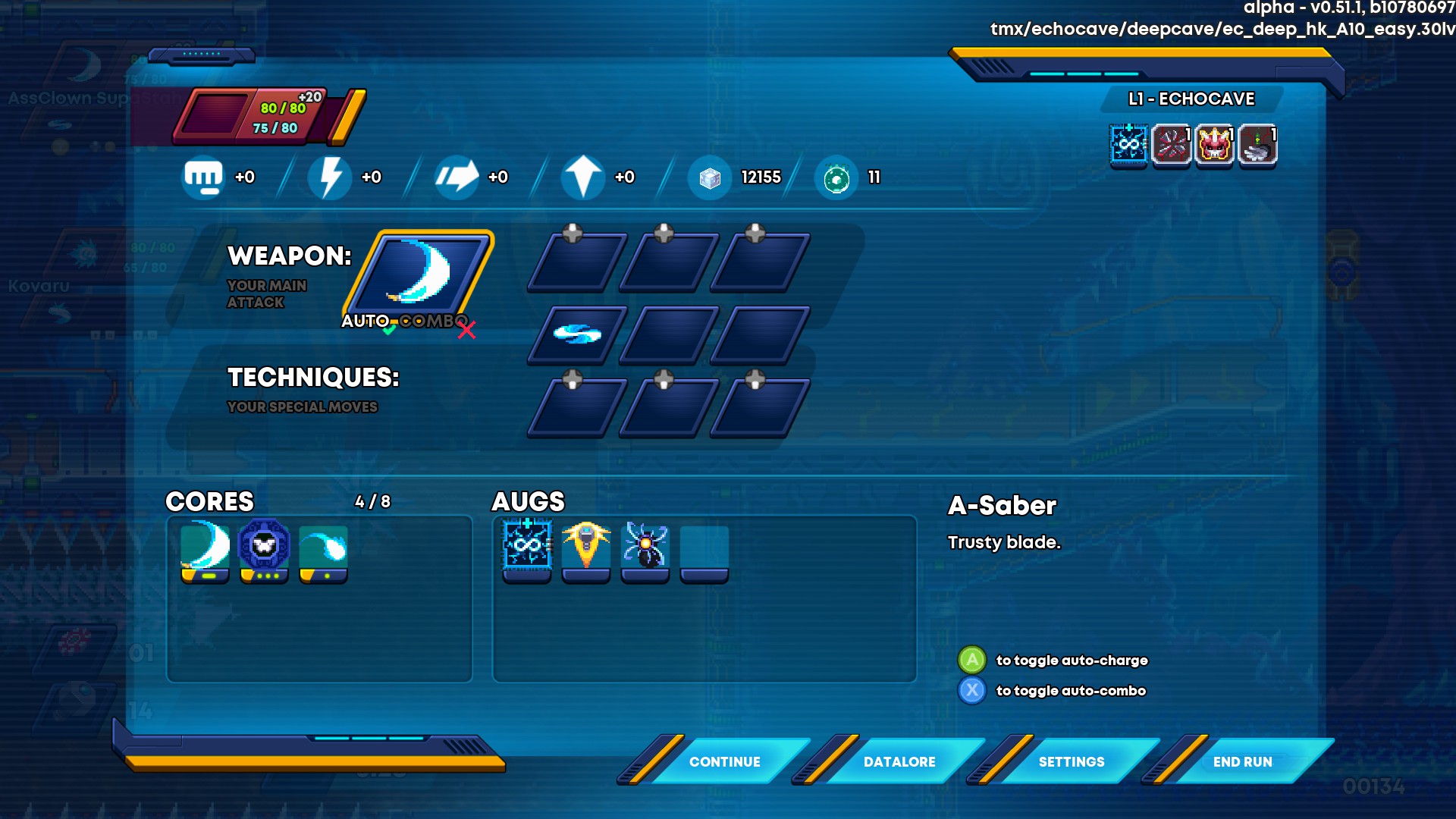End the current run

click(1242, 761)
